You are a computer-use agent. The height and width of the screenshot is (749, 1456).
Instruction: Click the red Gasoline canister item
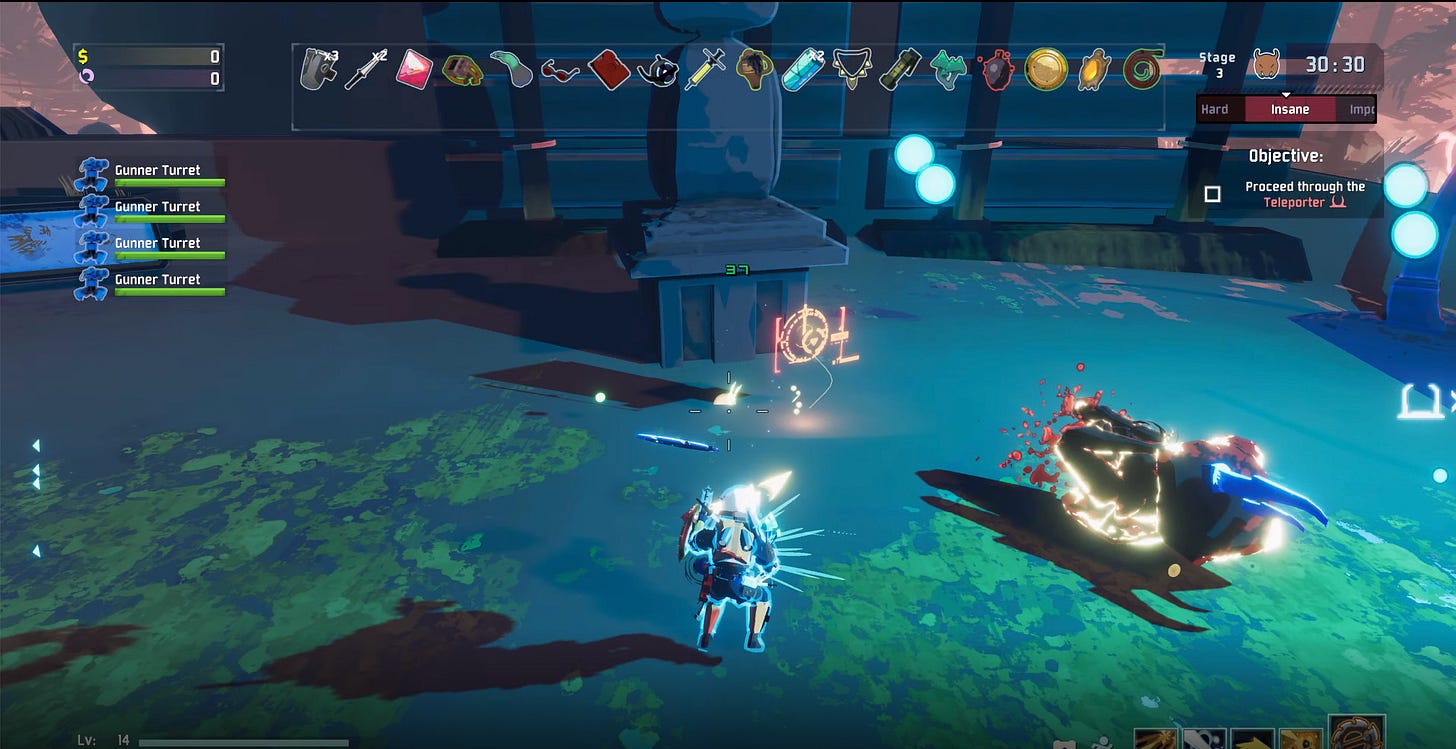point(607,70)
